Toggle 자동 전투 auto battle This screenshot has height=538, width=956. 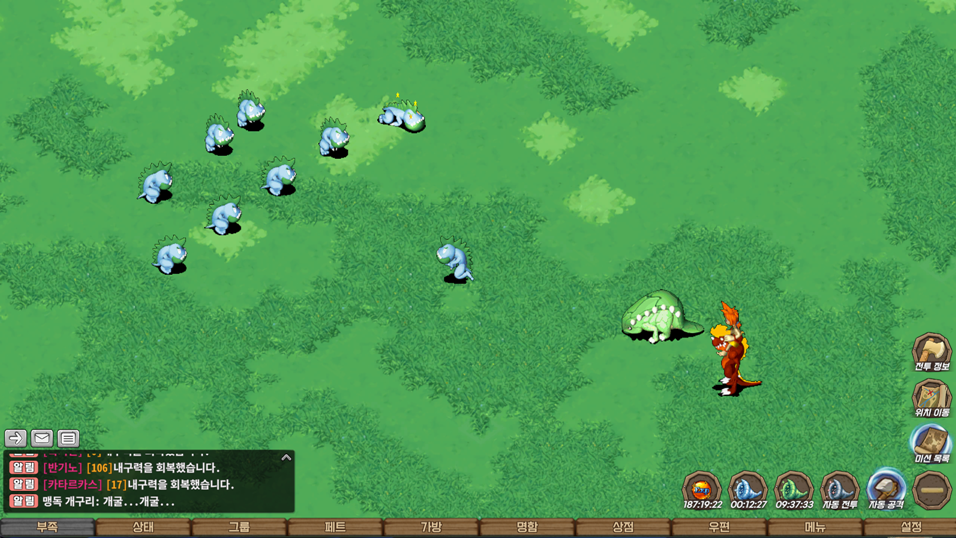839,489
